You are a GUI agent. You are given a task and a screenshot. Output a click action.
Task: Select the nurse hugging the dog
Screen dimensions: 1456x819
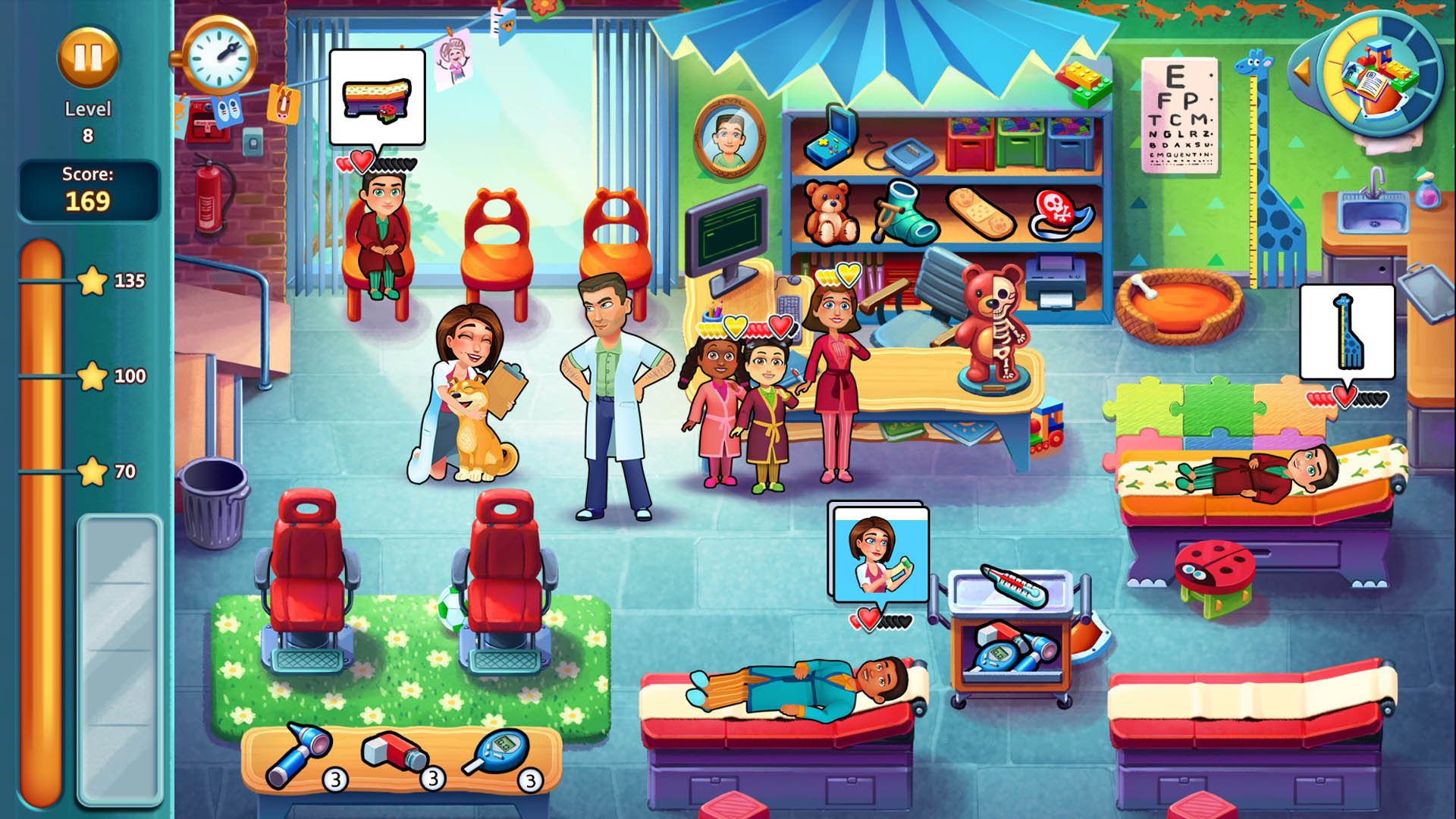pyautogui.click(x=468, y=364)
